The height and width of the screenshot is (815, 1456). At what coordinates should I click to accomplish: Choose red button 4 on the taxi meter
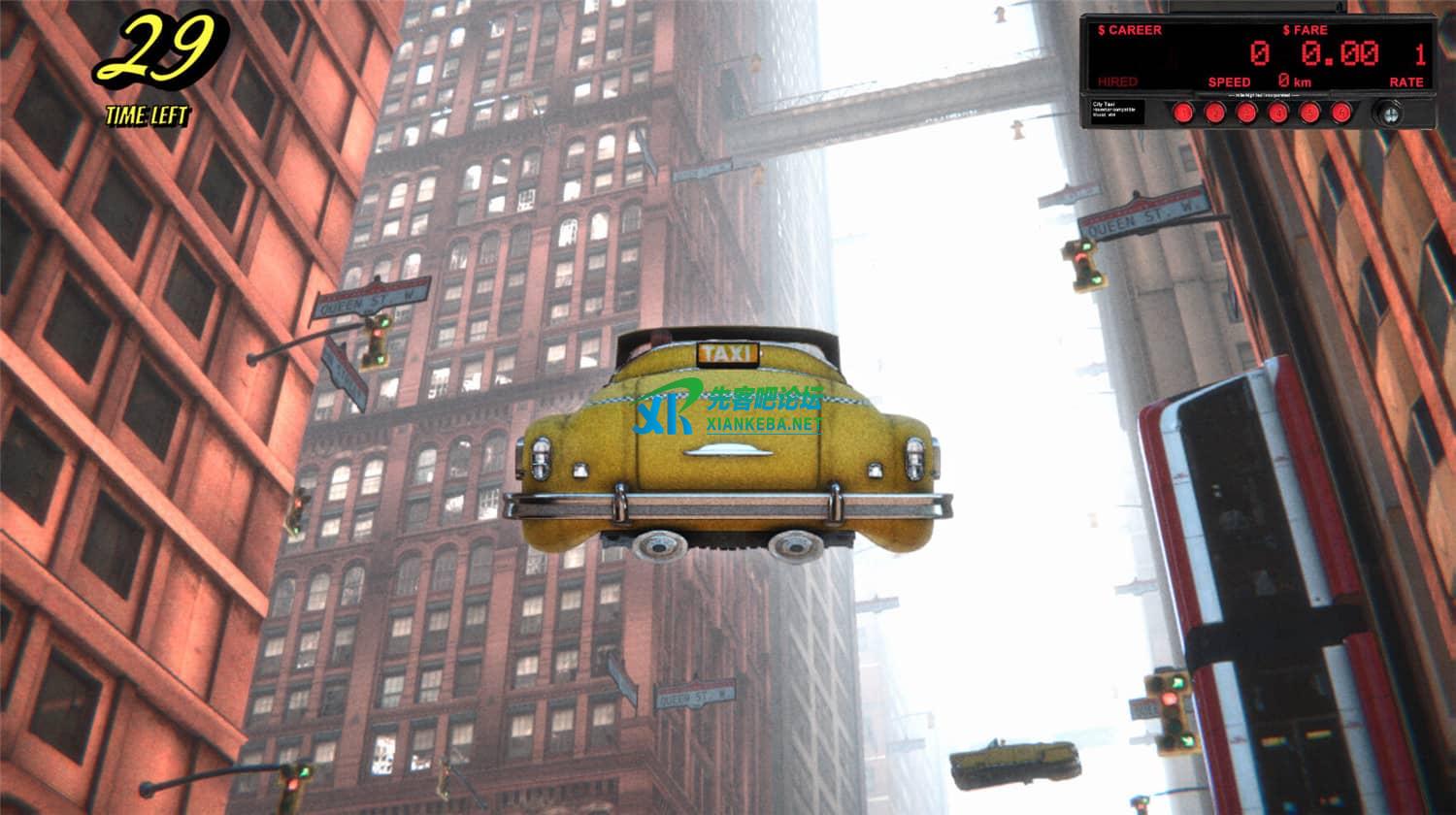[x=1278, y=113]
